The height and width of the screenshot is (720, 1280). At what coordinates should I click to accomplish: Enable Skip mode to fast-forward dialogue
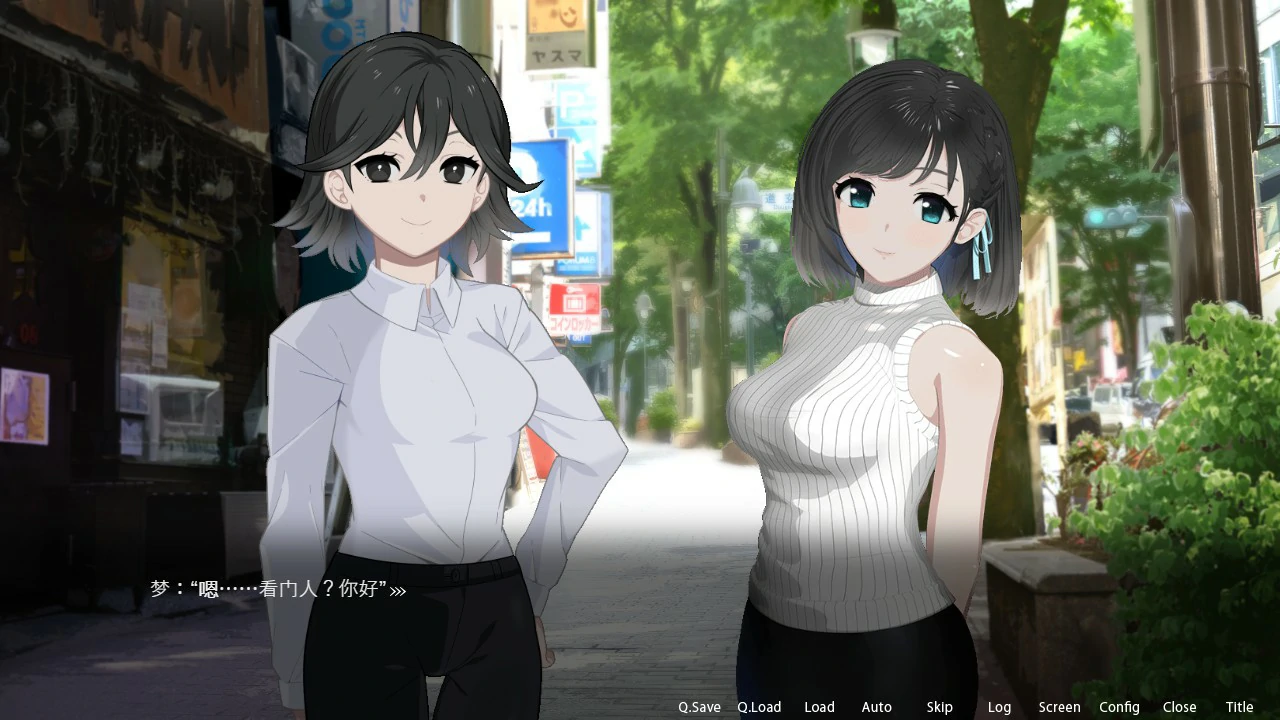[939, 707]
